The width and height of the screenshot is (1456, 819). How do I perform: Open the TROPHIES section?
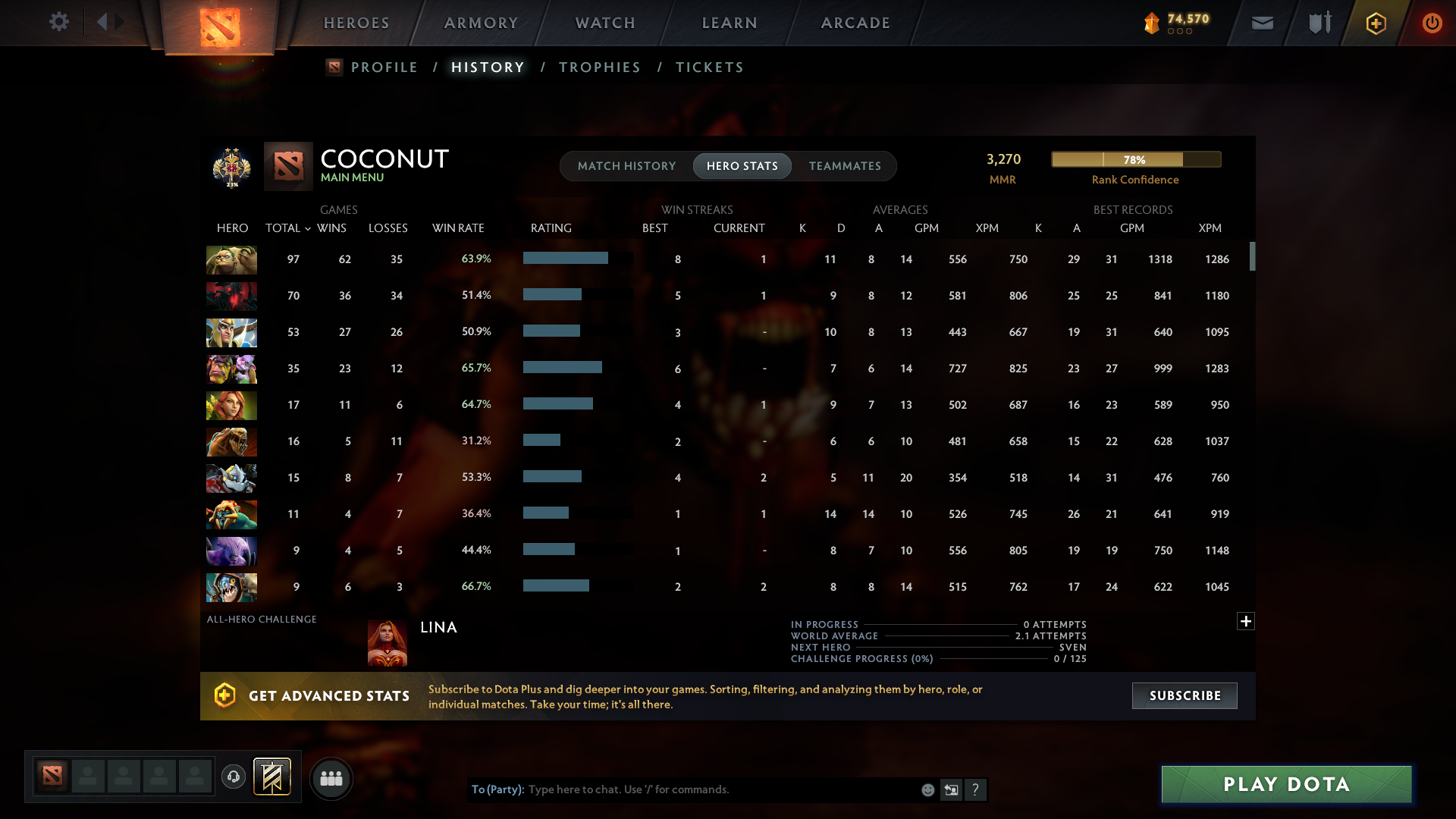coord(599,67)
